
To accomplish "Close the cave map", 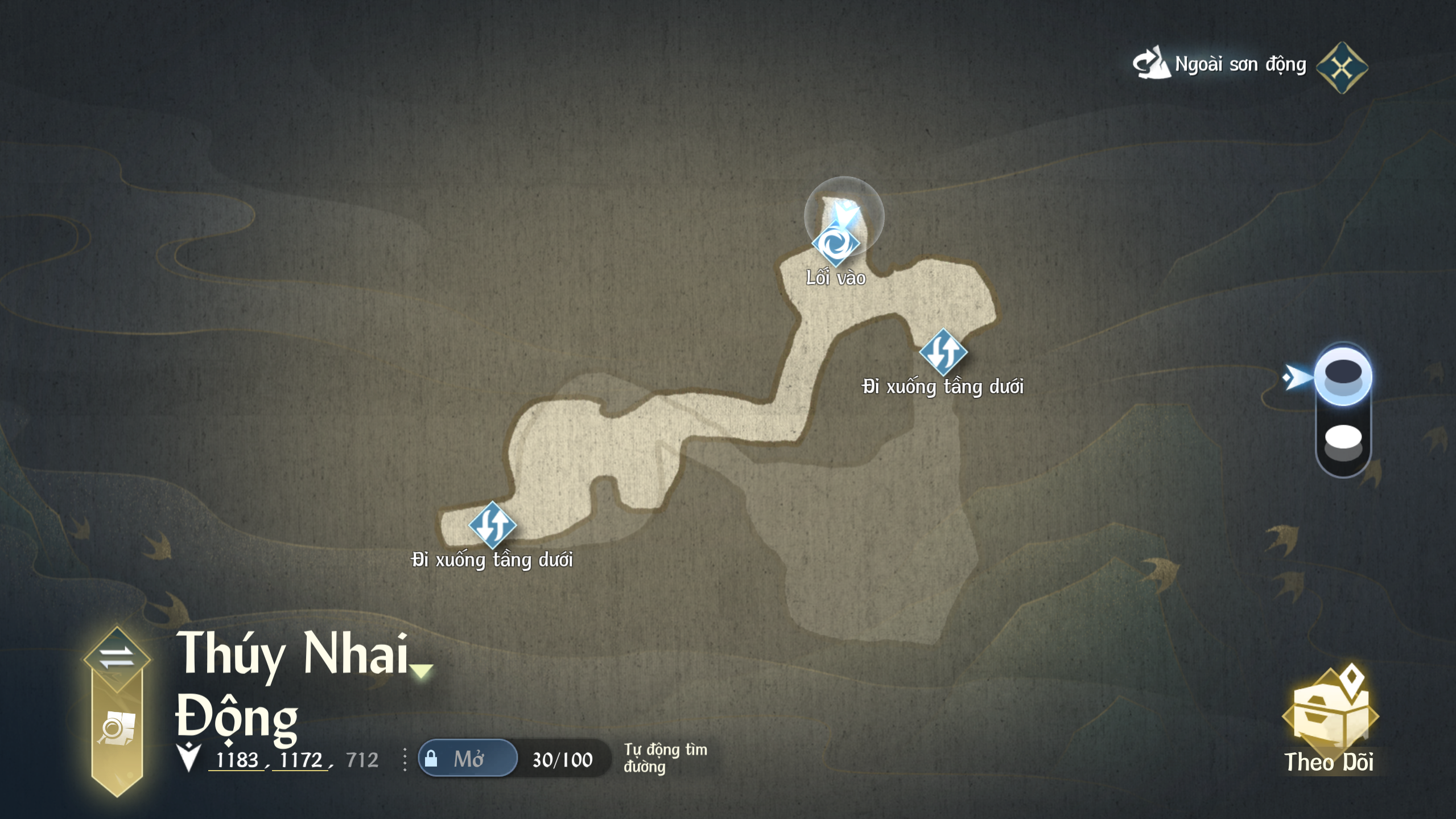I will pyautogui.click(x=1342, y=68).
